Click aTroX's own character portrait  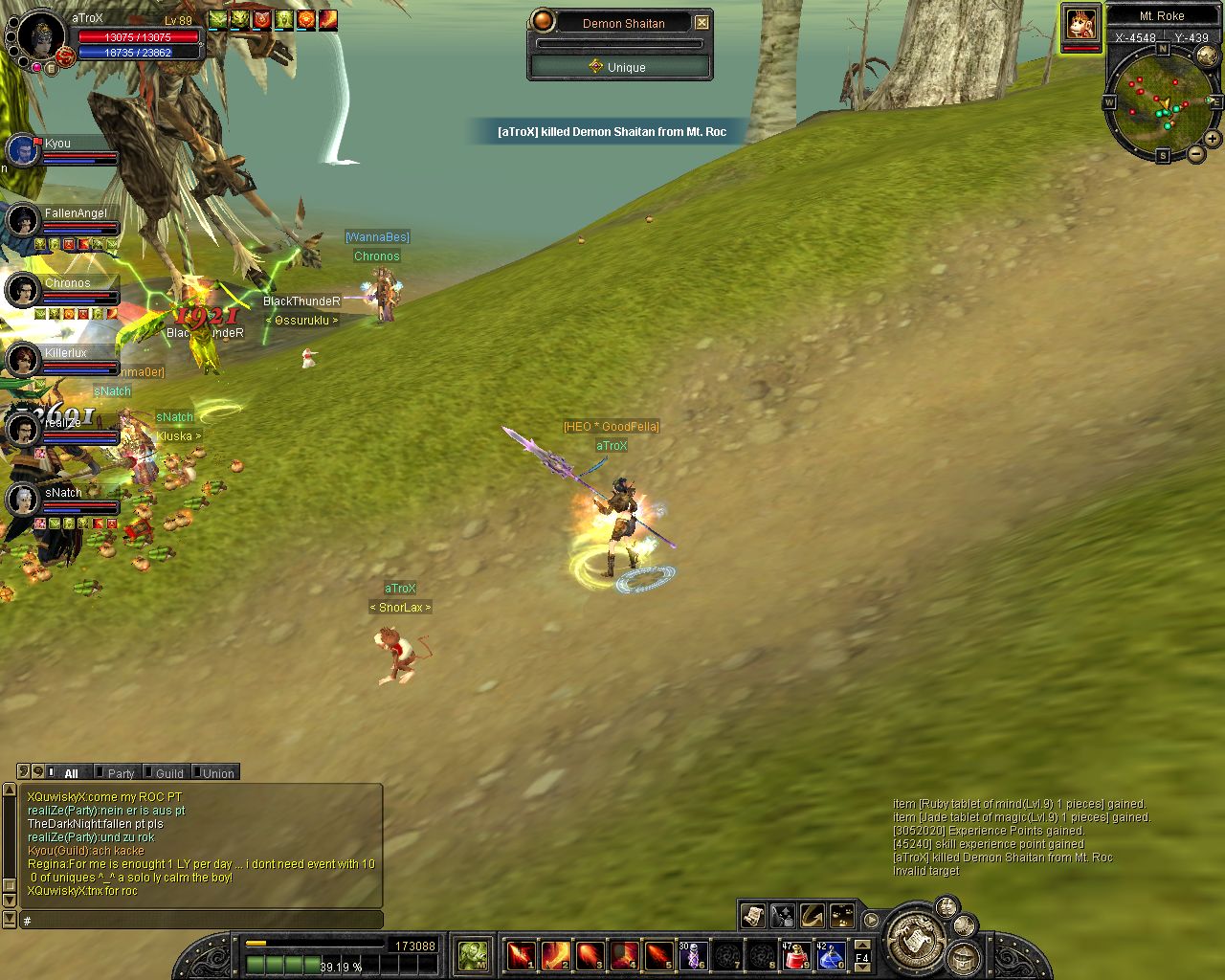tap(42, 36)
